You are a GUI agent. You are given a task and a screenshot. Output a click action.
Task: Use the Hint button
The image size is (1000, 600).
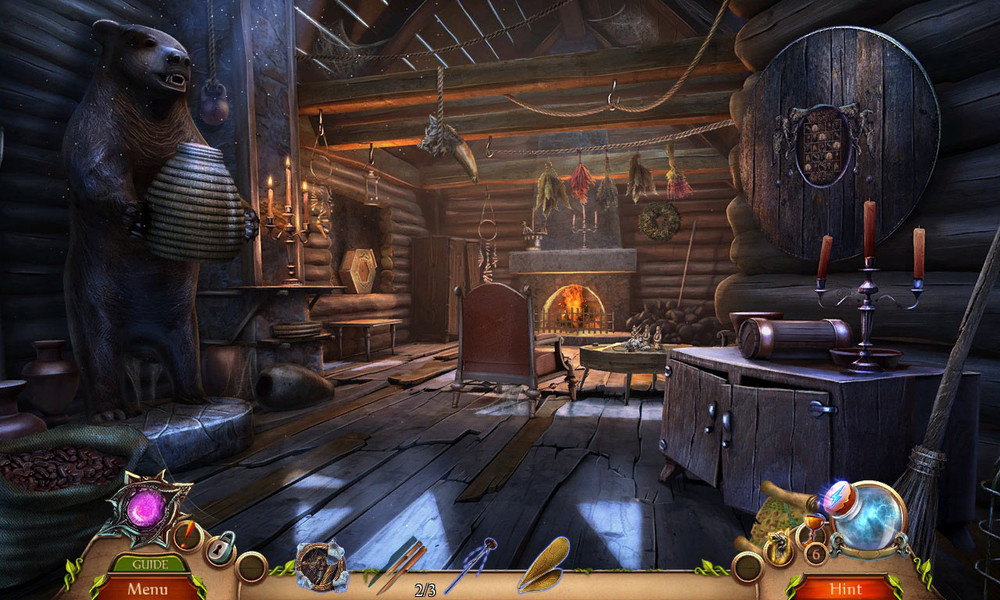tap(844, 588)
